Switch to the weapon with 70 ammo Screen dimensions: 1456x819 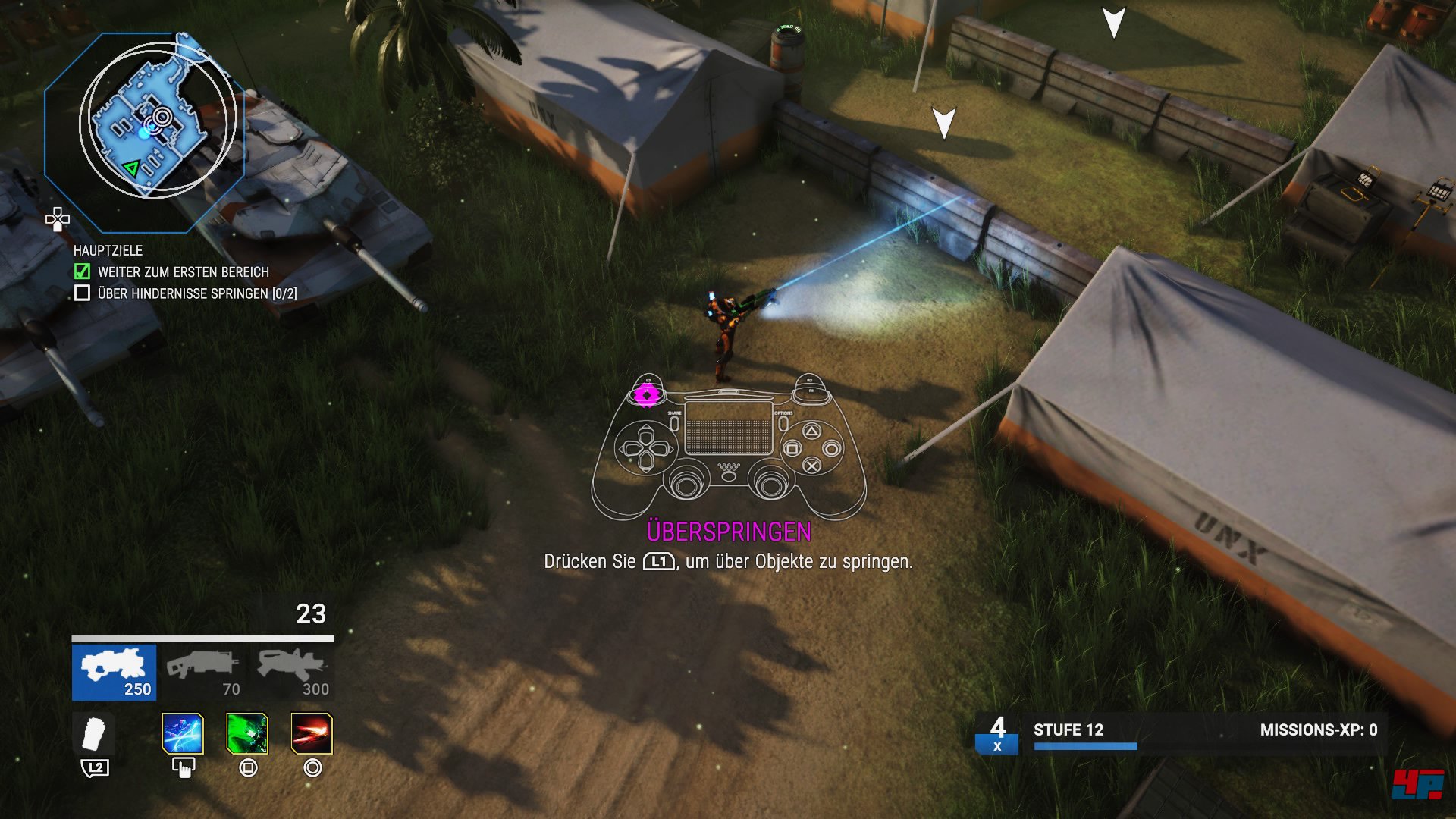[x=203, y=672]
